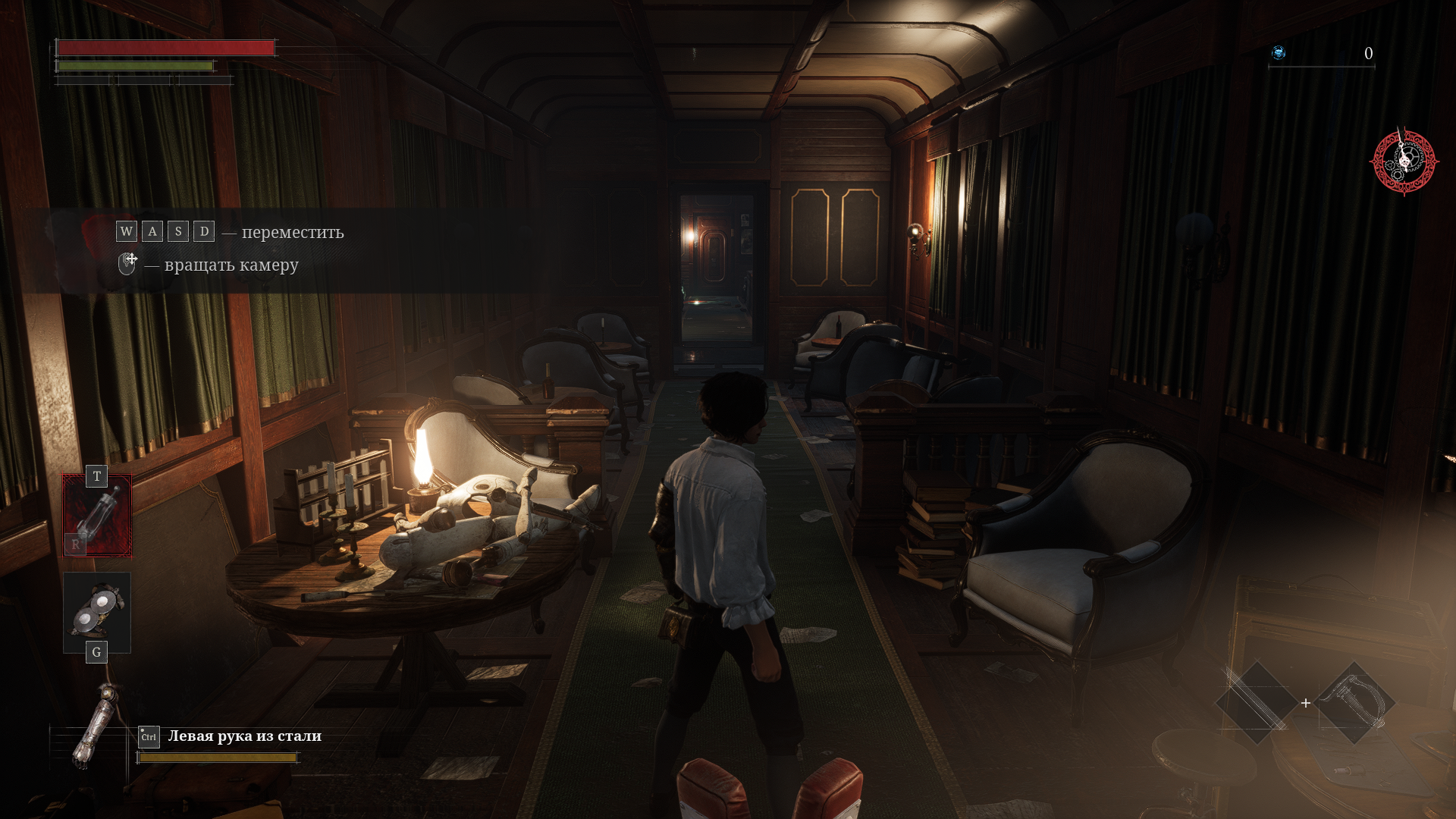Select the Pulse Cell item slot

tap(97, 516)
